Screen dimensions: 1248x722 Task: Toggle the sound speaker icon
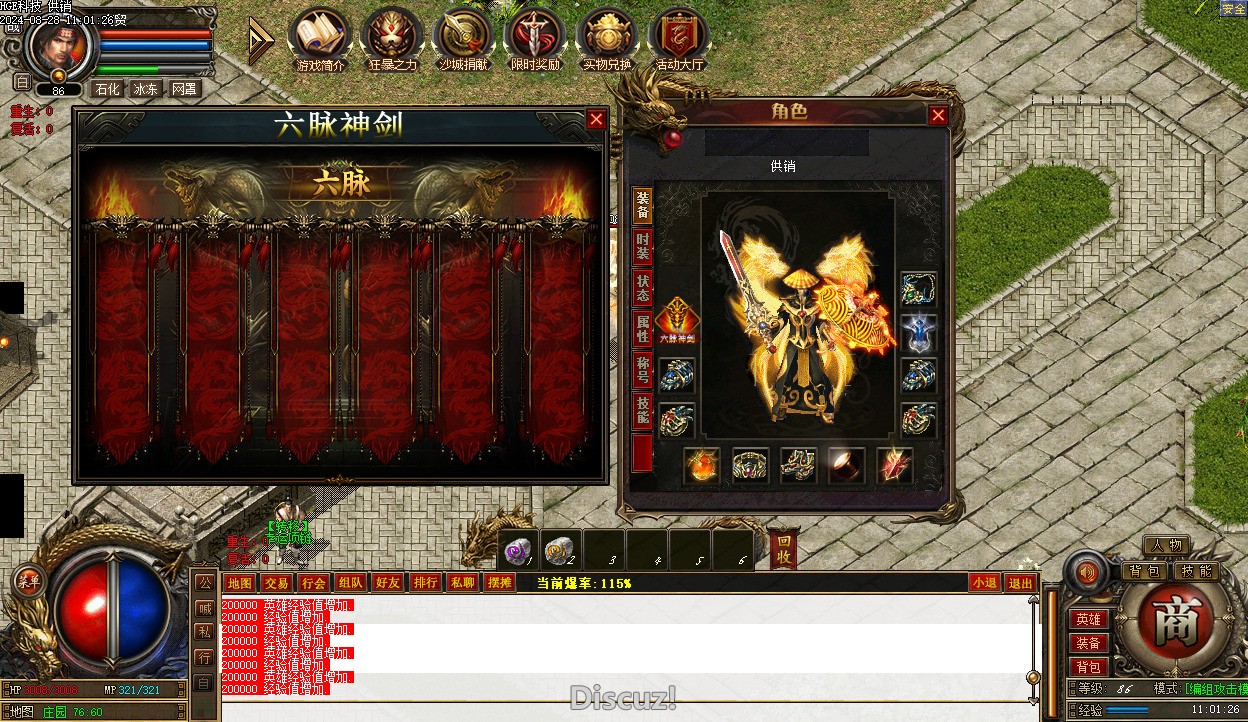click(x=1087, y=572)
